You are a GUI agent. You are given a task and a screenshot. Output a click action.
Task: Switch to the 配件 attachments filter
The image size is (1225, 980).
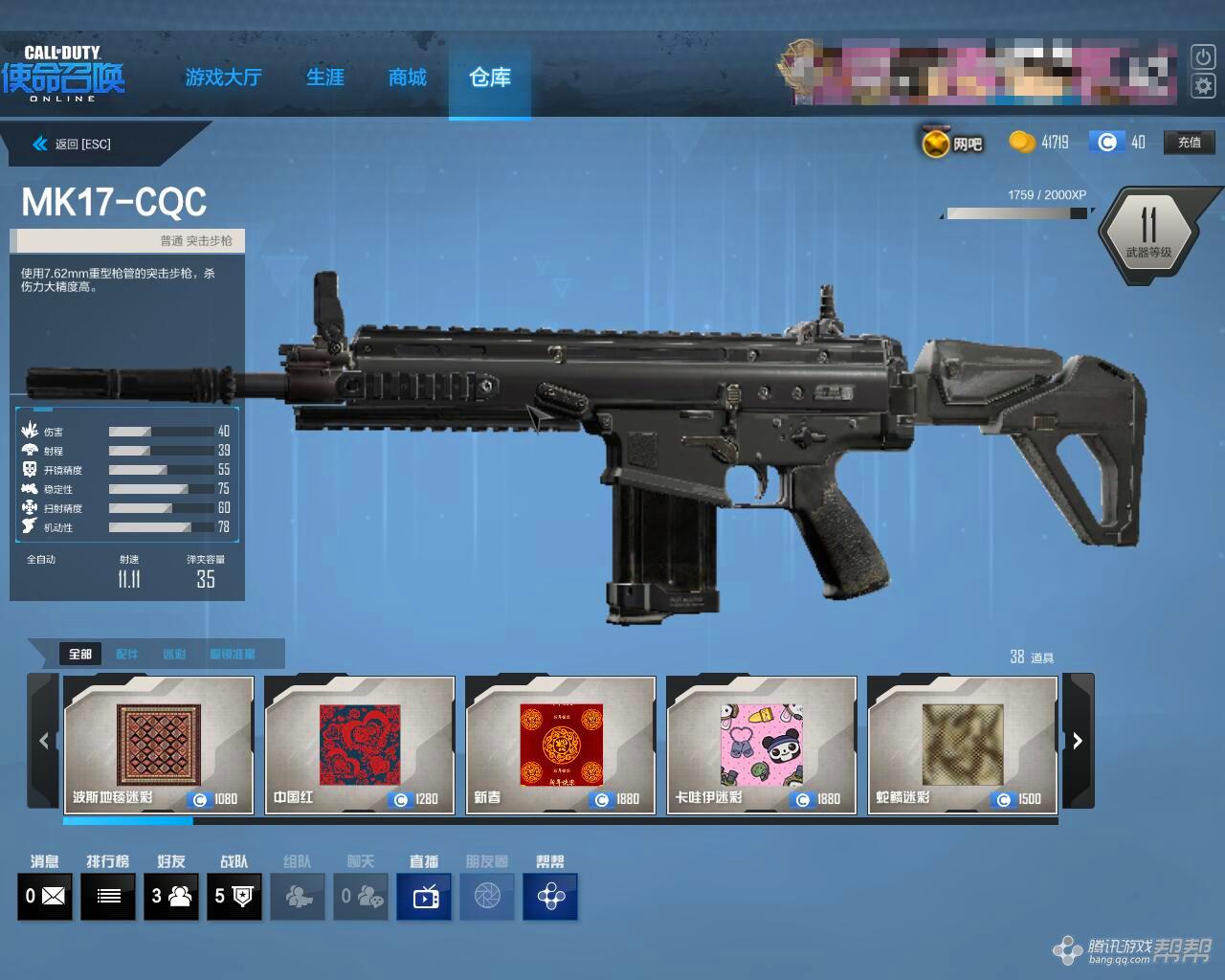pos(126,655)
